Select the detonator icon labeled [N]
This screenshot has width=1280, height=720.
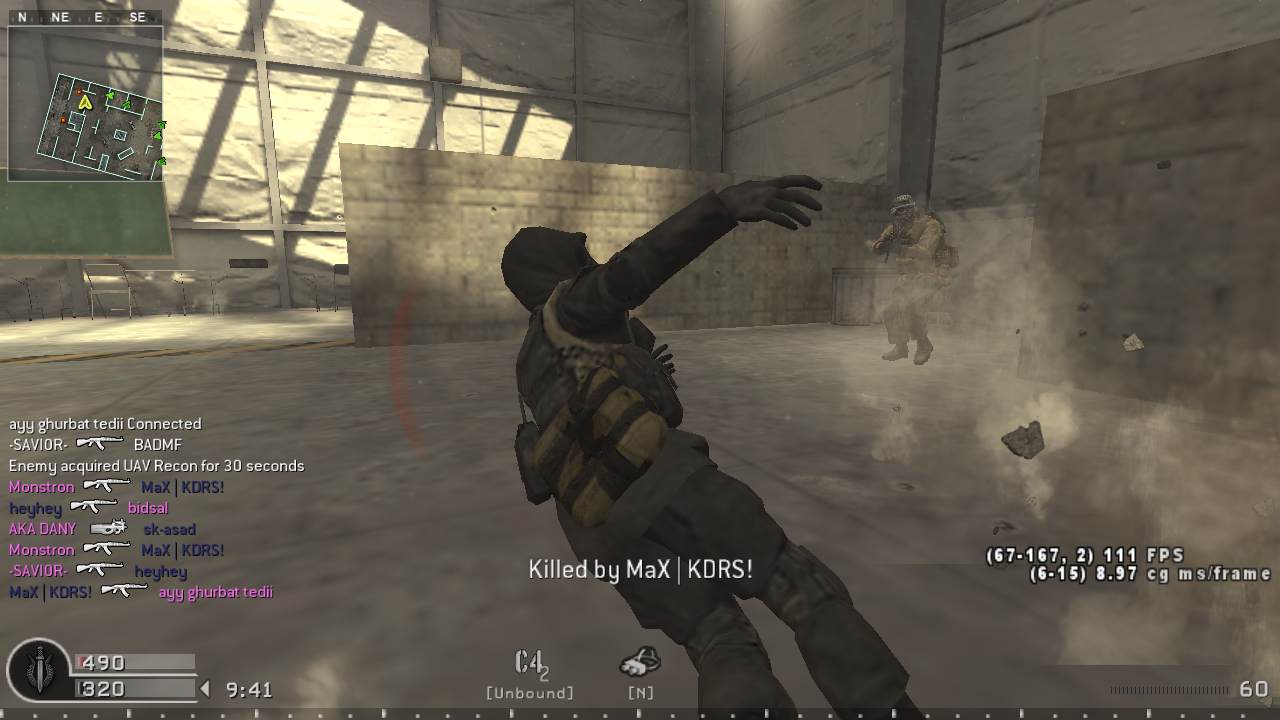point(638,660)
